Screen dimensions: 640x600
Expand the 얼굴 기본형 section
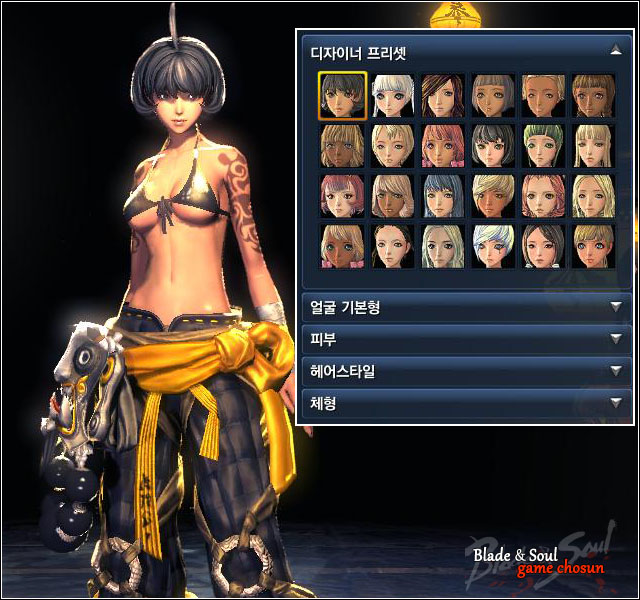(x=615, y=308)
